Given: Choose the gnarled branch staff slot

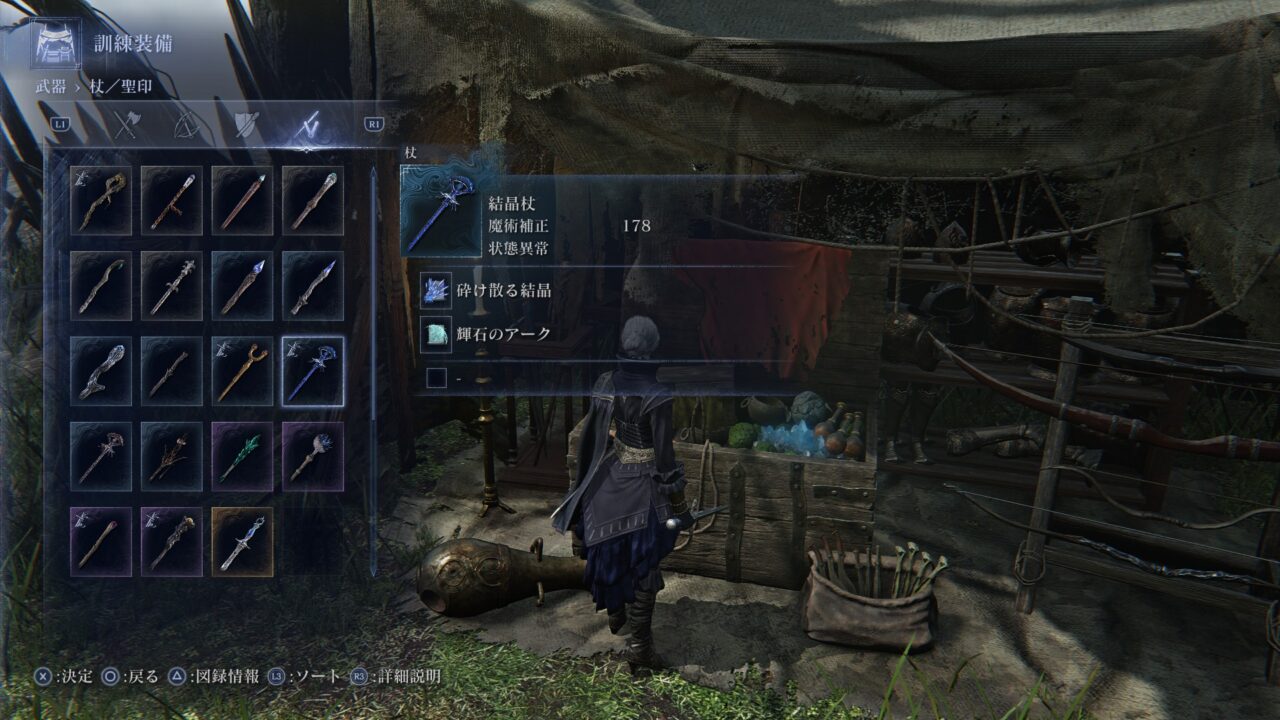Looking at the screenshot, I should point(172,456).
